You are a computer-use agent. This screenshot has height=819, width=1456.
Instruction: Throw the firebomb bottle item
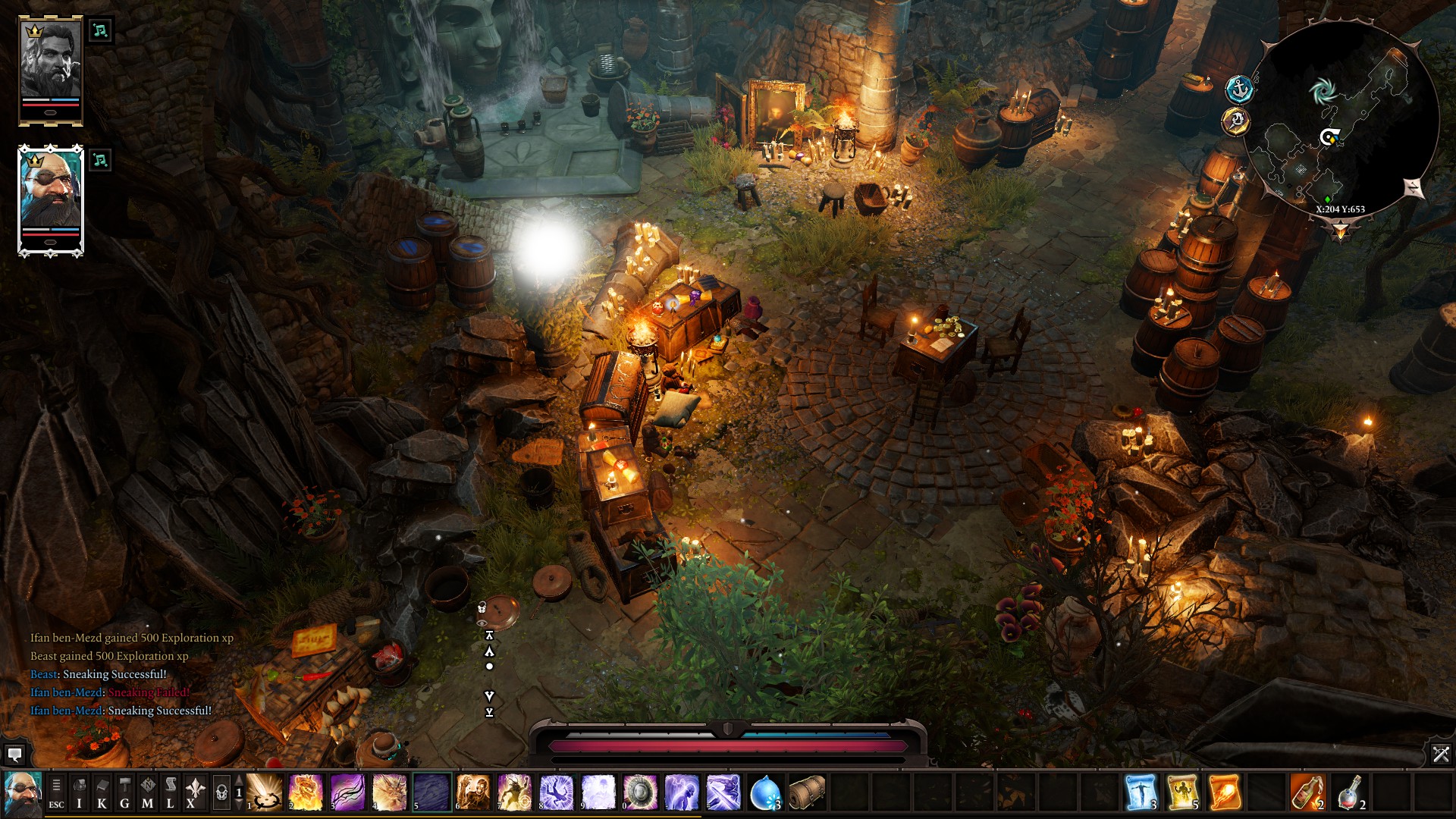[x=1307, y=793]
